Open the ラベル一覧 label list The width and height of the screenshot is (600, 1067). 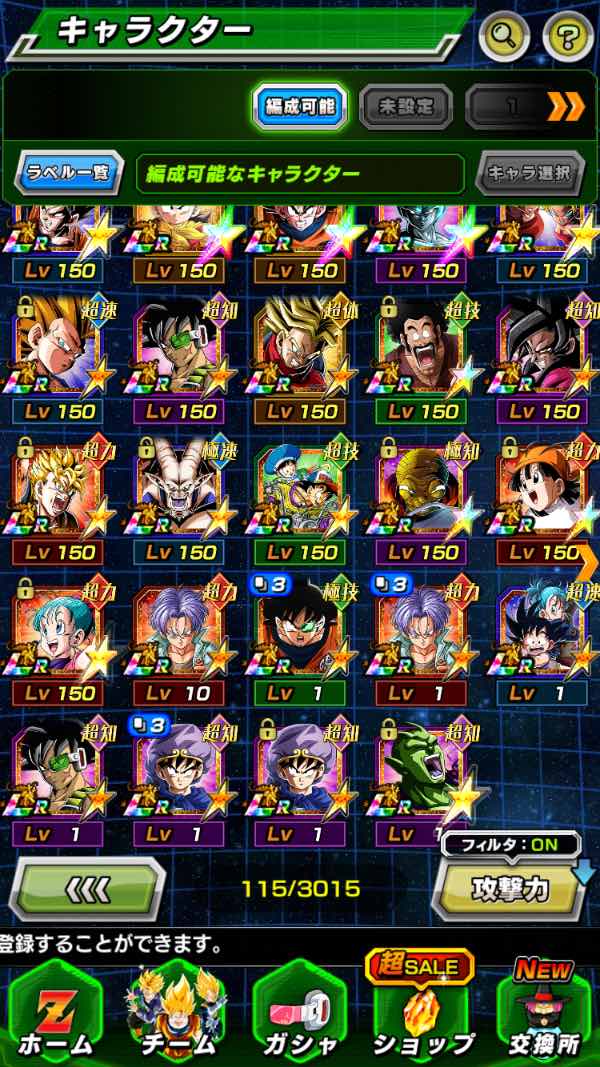(68, 173)
